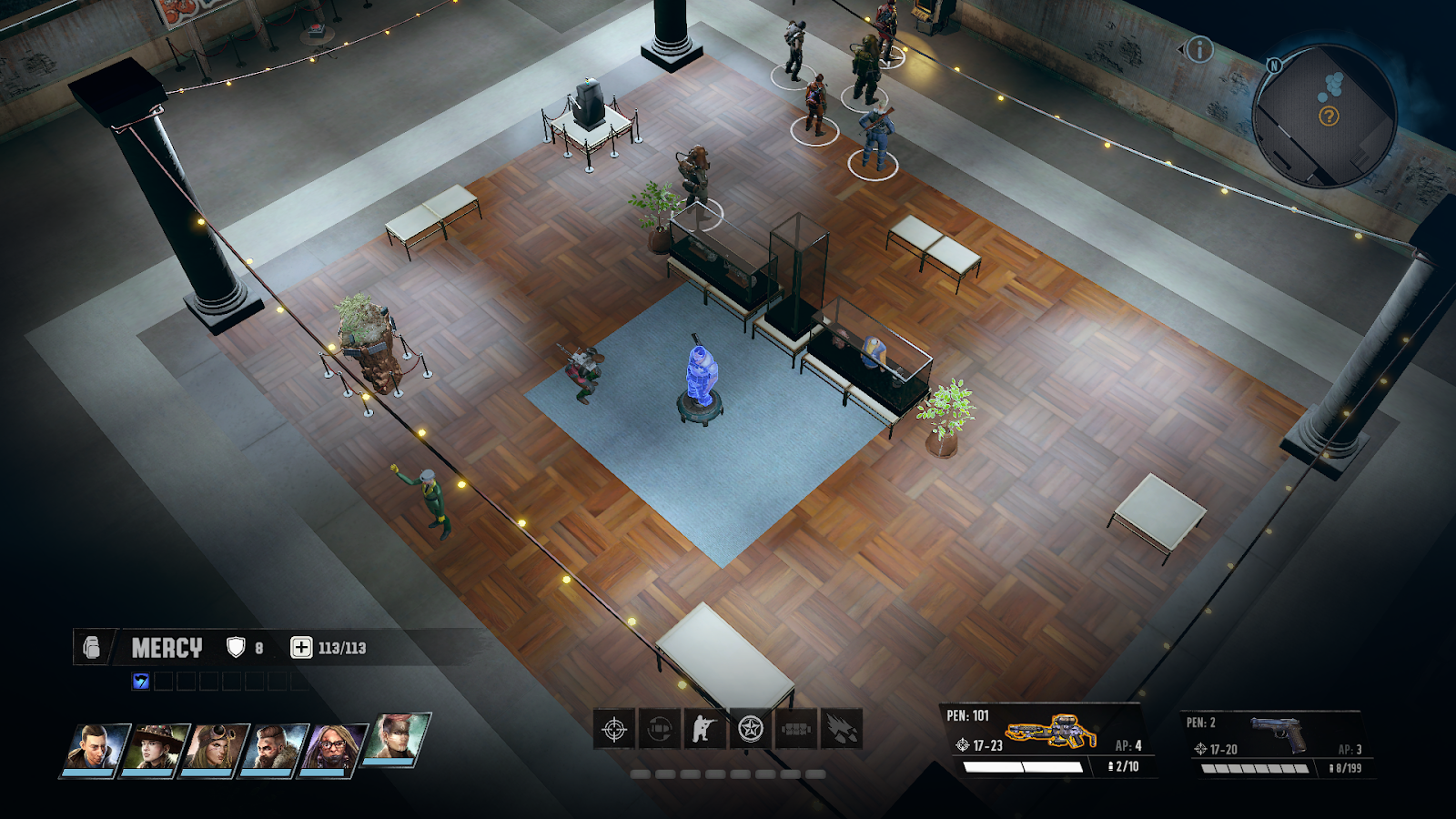Click the orange question mark map marker

[x=1329, y=116]
